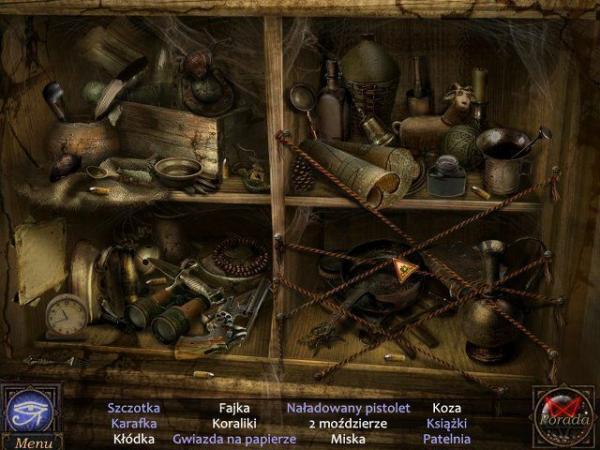Click the Eye of Horus icon

click(29, 410)
